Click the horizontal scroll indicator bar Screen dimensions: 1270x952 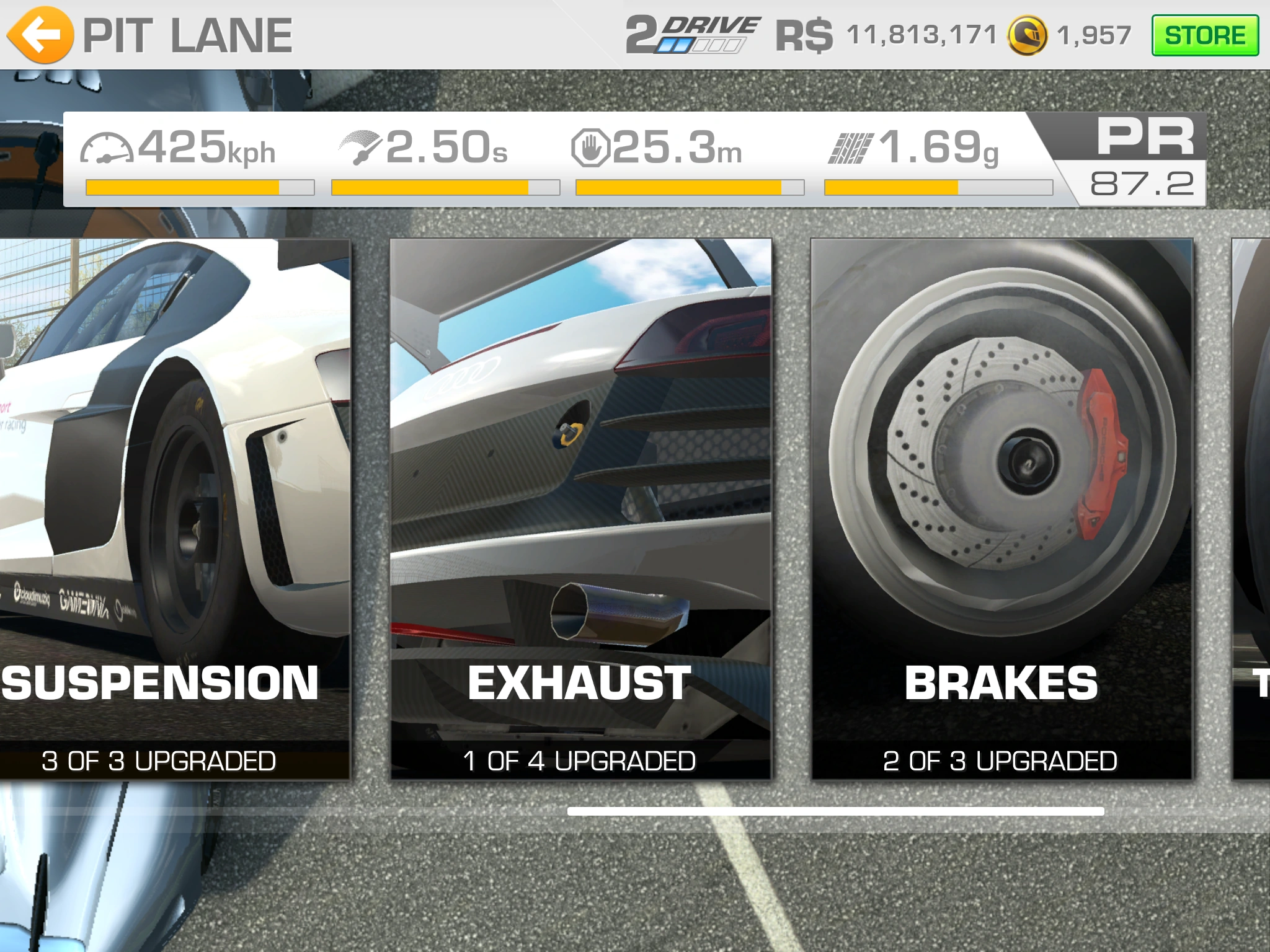835,811
